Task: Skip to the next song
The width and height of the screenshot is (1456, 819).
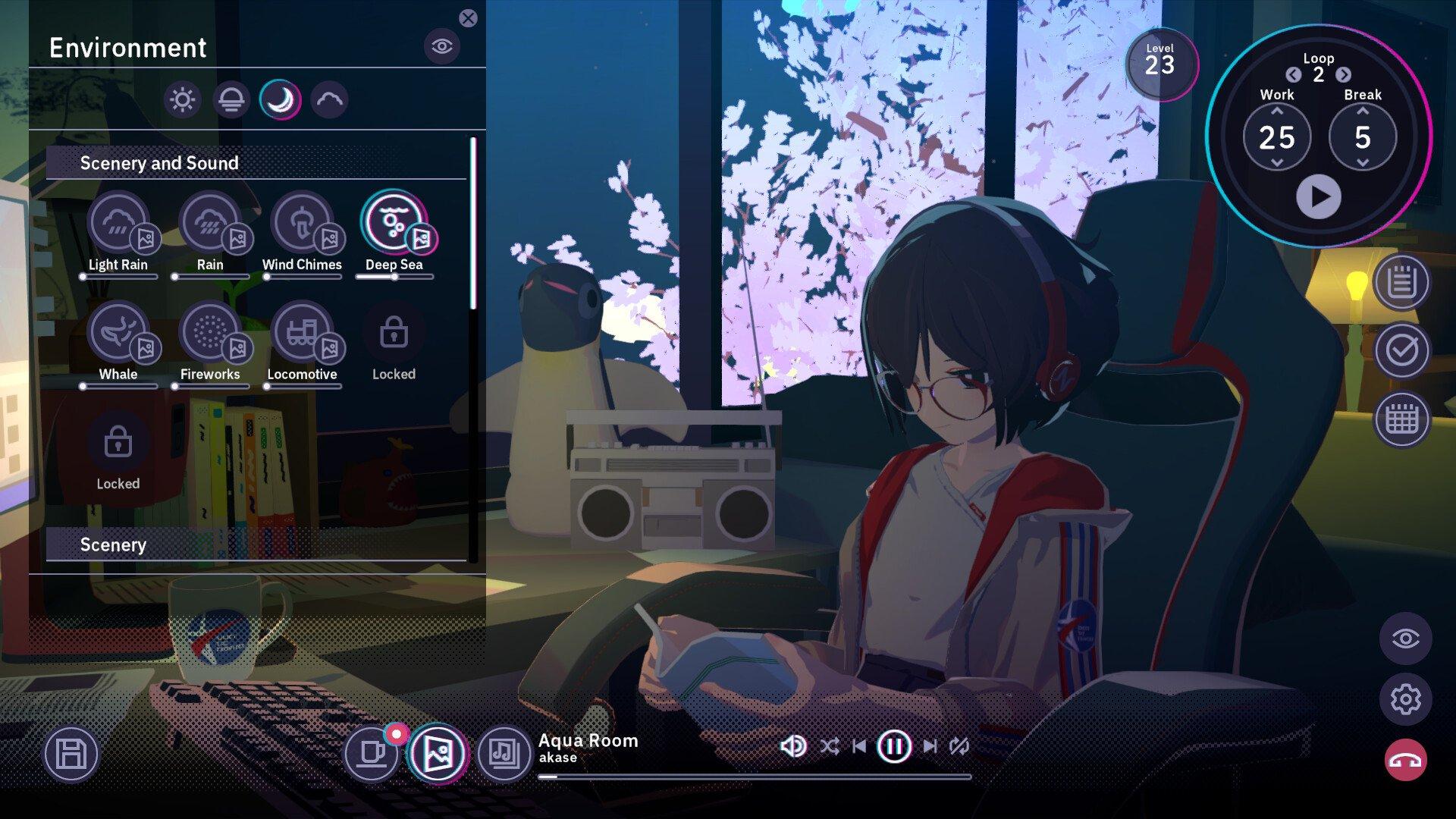Action: tap(930, 746)
